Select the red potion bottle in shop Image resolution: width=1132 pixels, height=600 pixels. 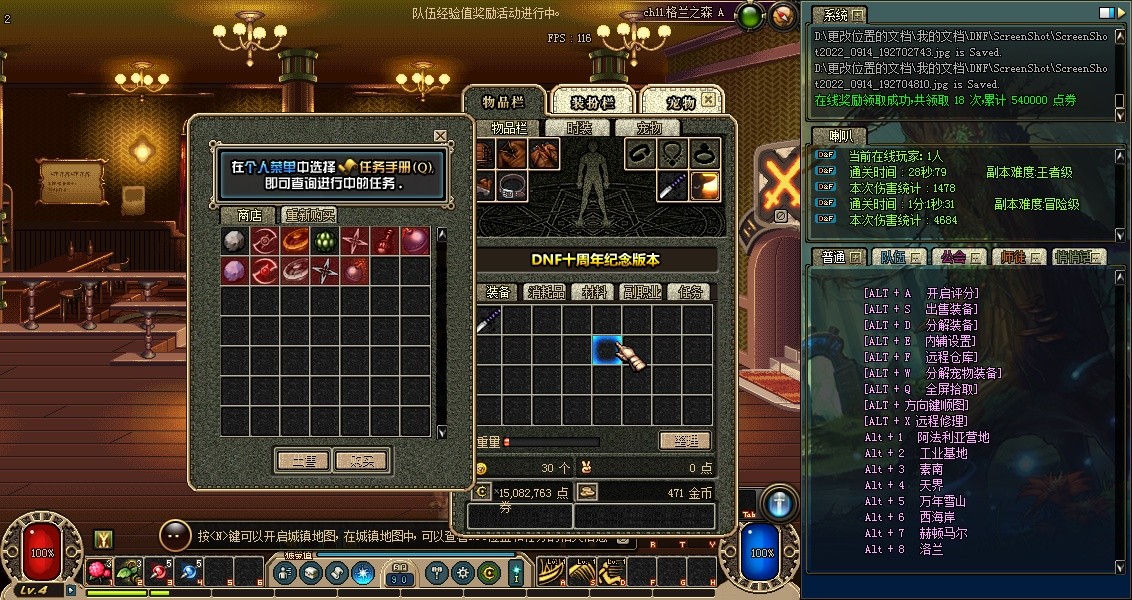384,241
